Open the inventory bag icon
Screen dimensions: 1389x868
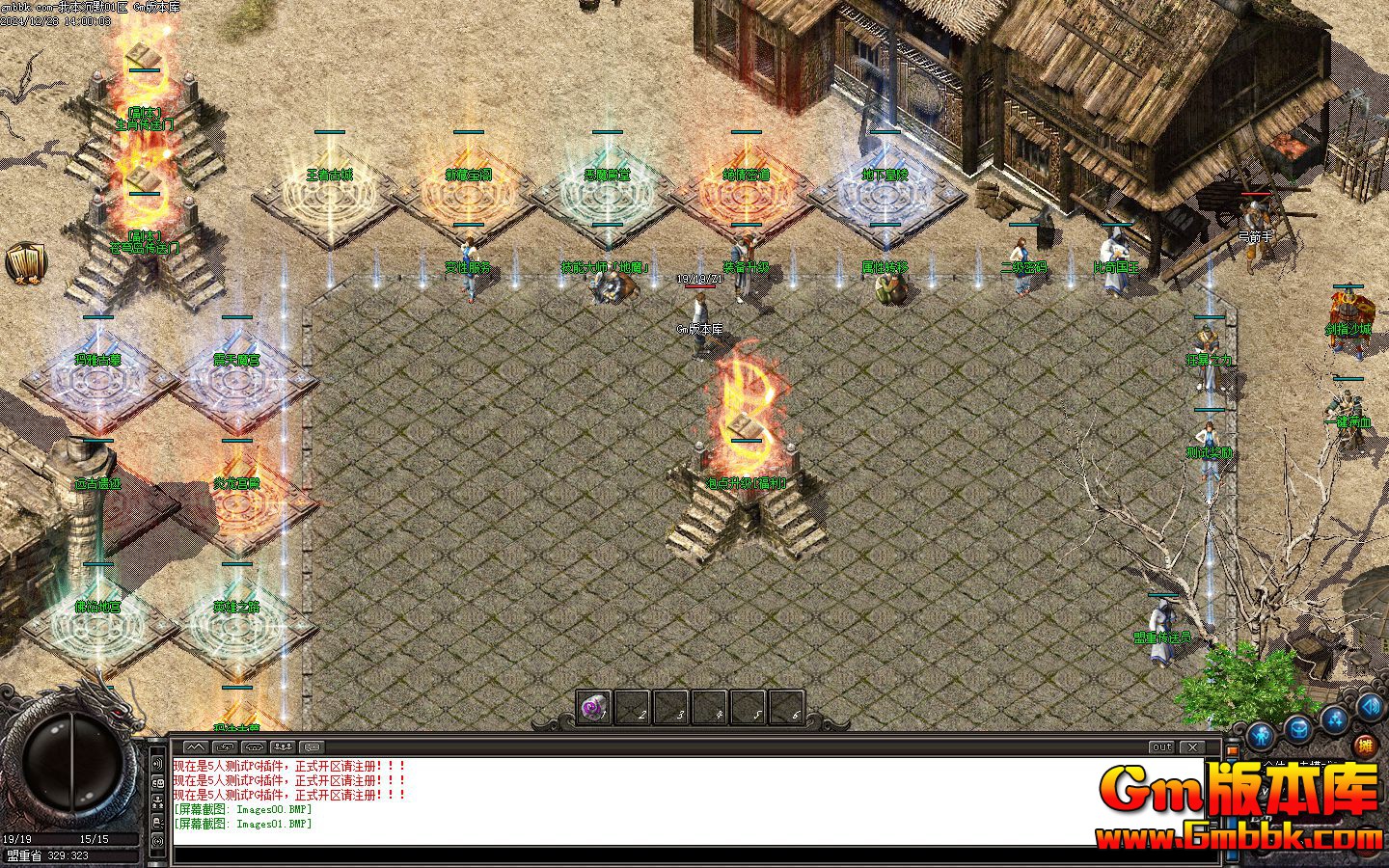(x=1298, y=729)
